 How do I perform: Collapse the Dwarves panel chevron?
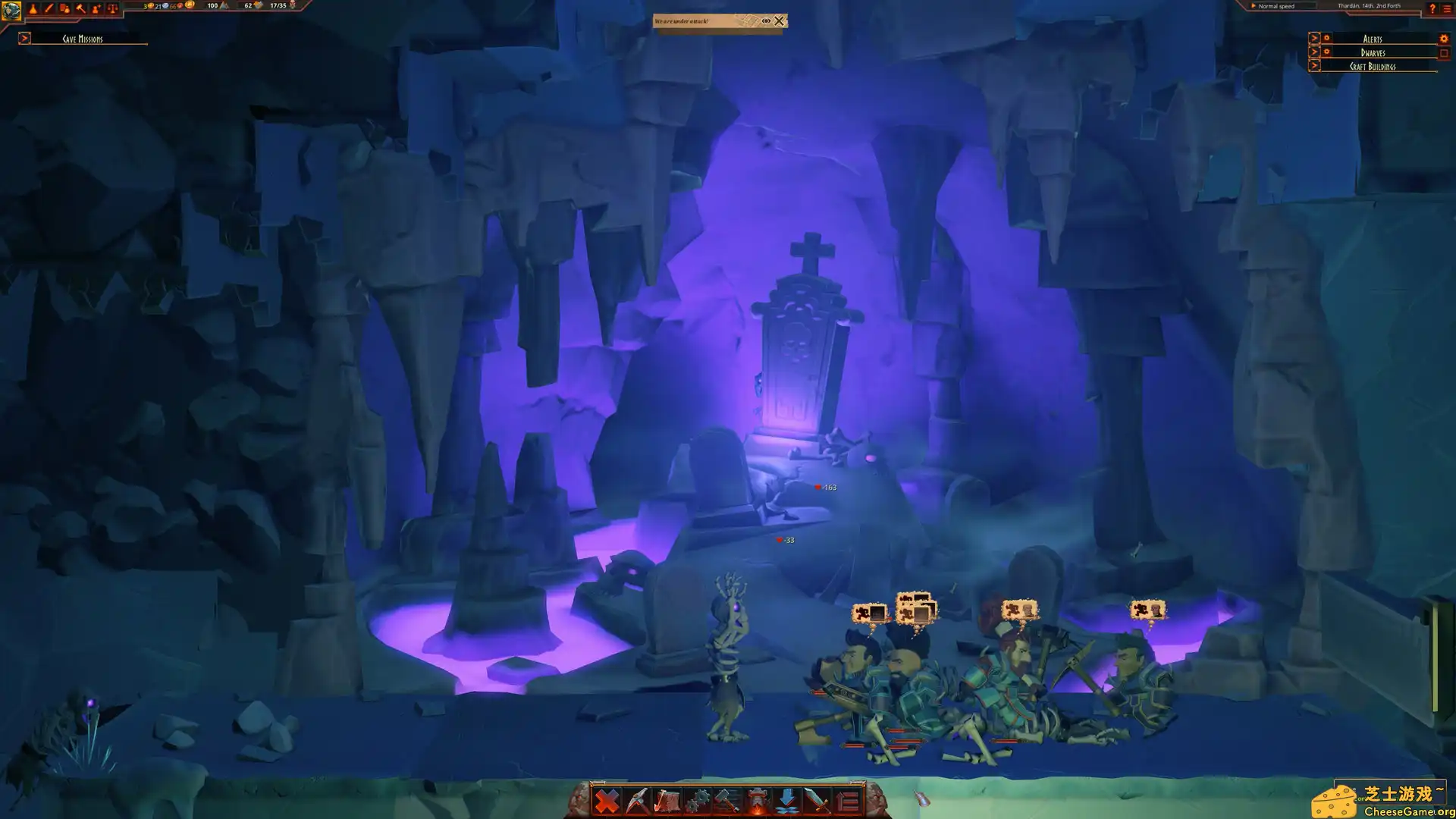pos(1314,52)
